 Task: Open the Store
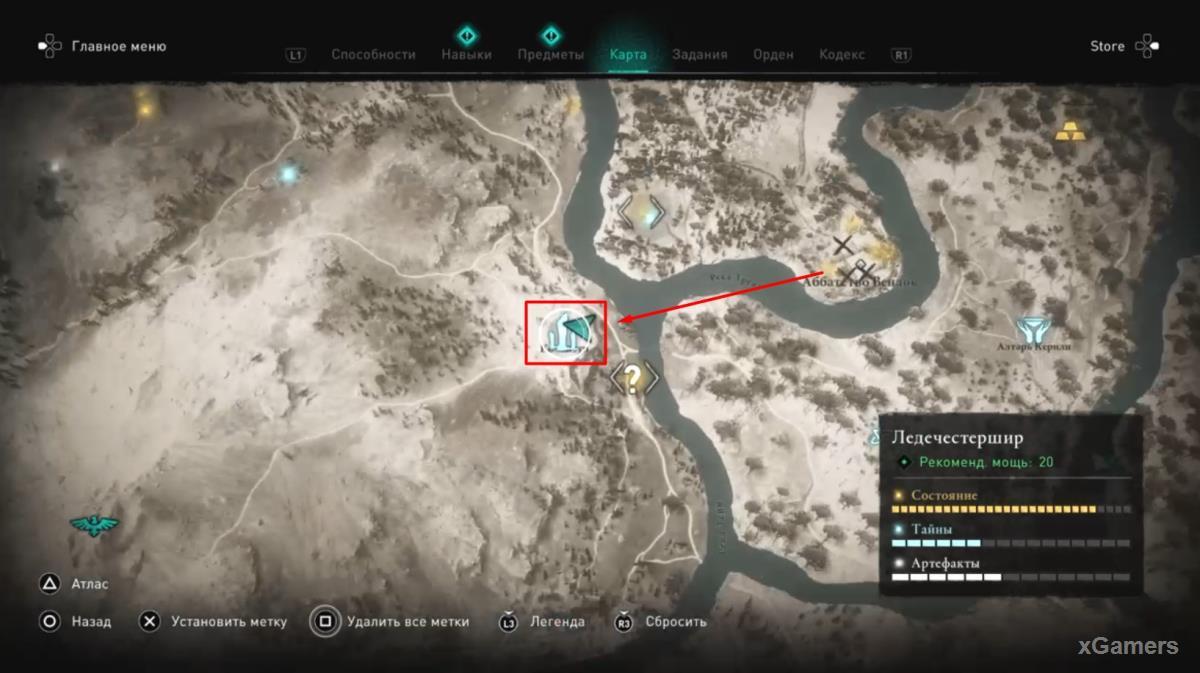[1107, 46]
